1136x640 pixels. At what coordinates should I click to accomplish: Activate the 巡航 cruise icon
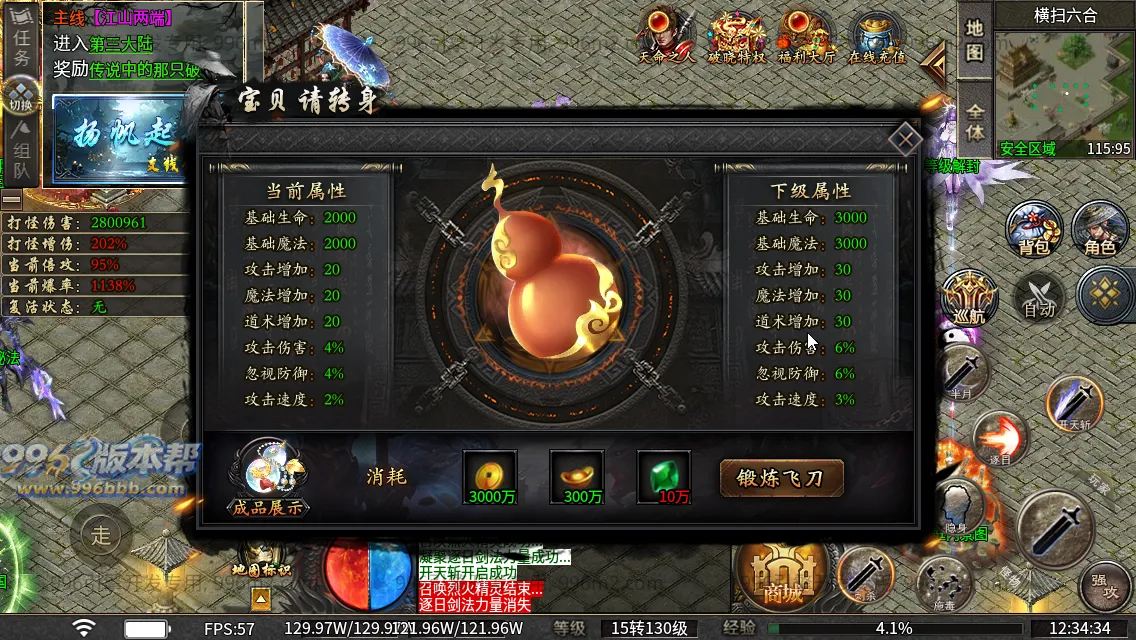coord(969,297)
